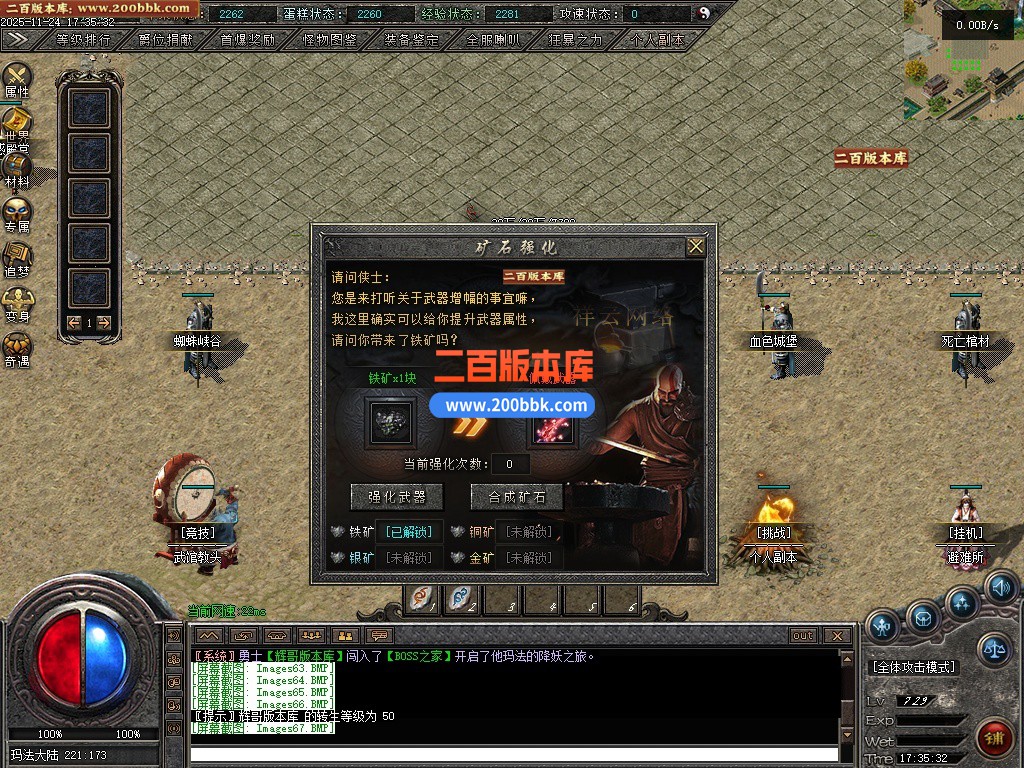The width and height of the screenshot is (1024, 768).
Task: Open the 首爆奖励 menu
Action: 248,40
